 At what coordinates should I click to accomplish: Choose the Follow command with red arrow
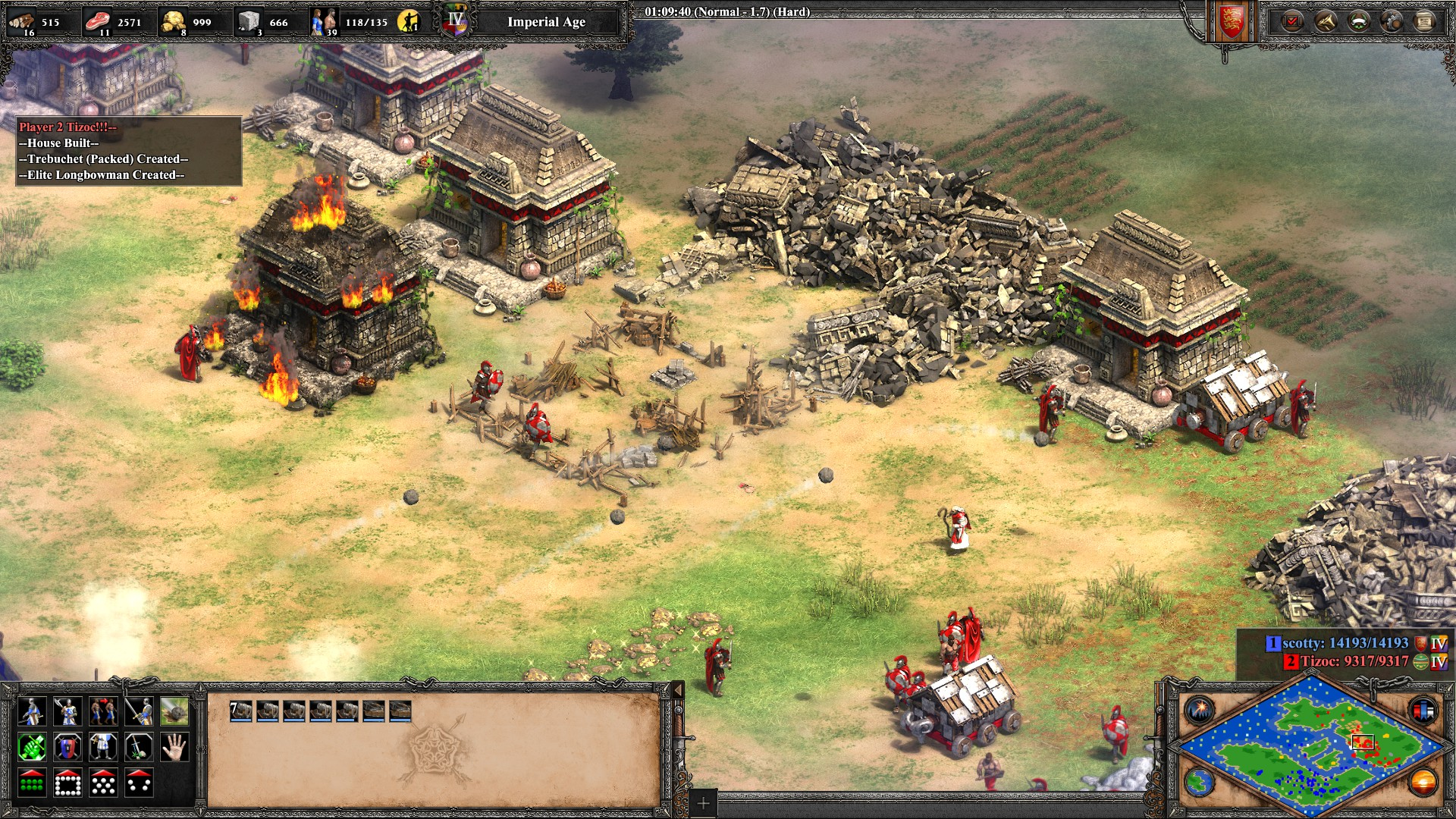(103, 712)
